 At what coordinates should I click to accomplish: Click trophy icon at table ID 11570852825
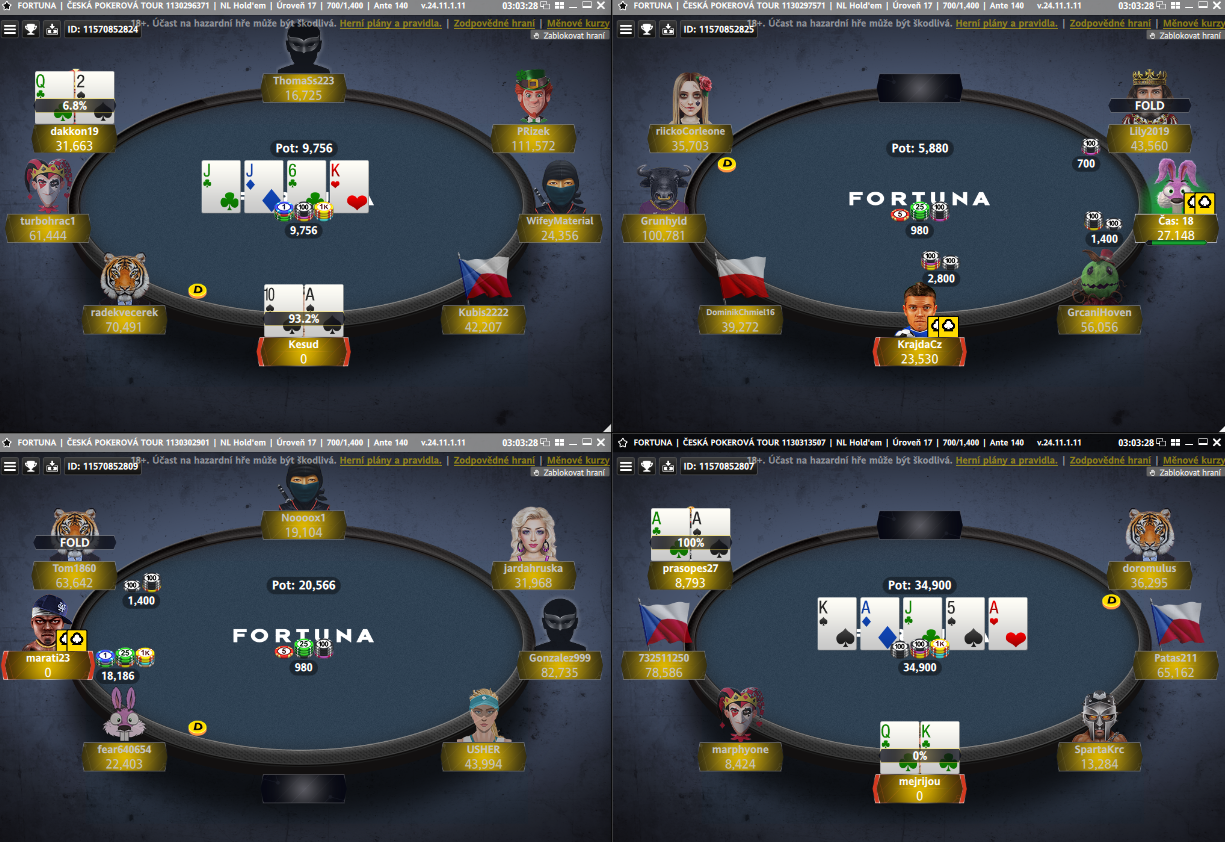pyautogui.click(x=647, y=29)
